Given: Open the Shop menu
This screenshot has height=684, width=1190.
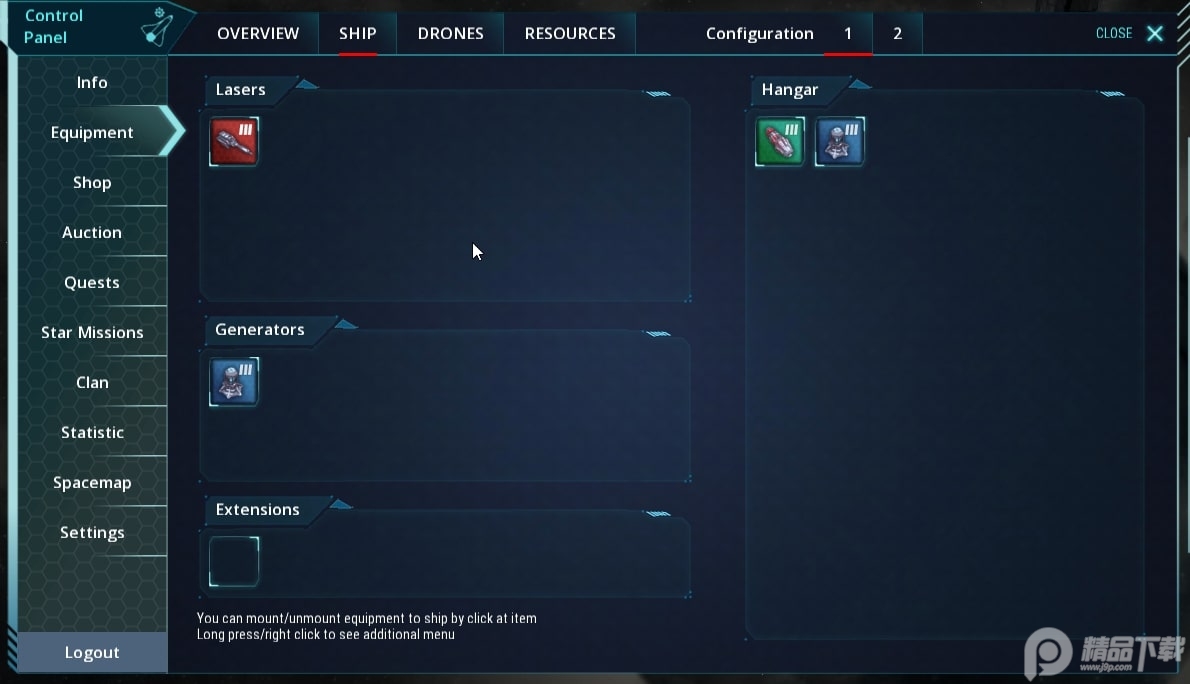Looking at the screenshot, I should tap(92, 182).
